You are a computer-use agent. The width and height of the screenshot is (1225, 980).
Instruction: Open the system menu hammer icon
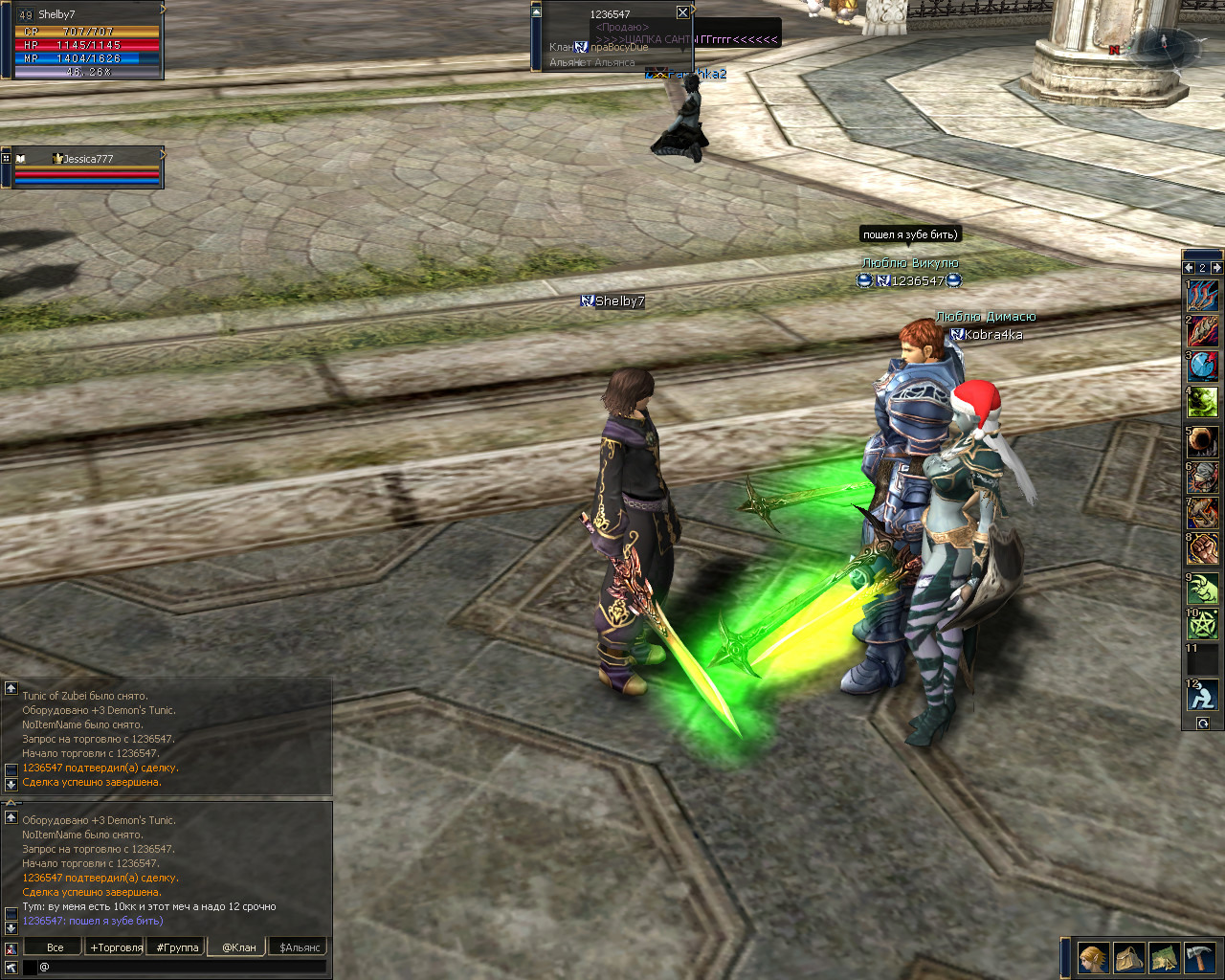(1199, 957)
